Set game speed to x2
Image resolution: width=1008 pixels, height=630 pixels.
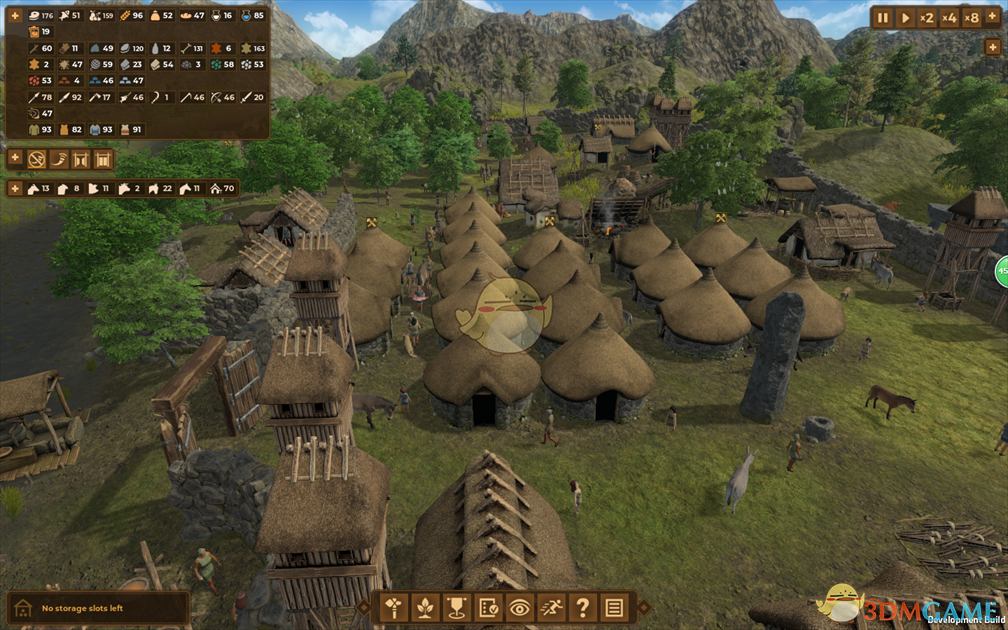pos(927,17)
